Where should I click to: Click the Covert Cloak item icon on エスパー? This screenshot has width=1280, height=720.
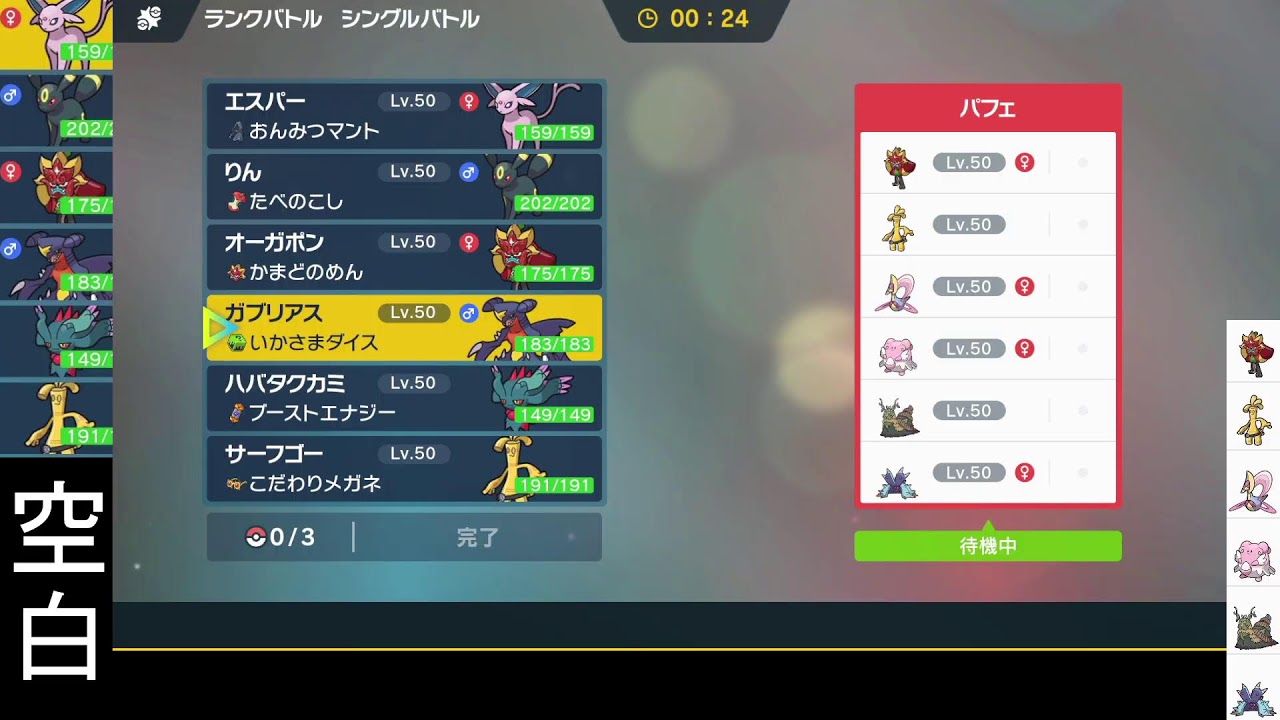pyautogui.click(x=237, y=130)
